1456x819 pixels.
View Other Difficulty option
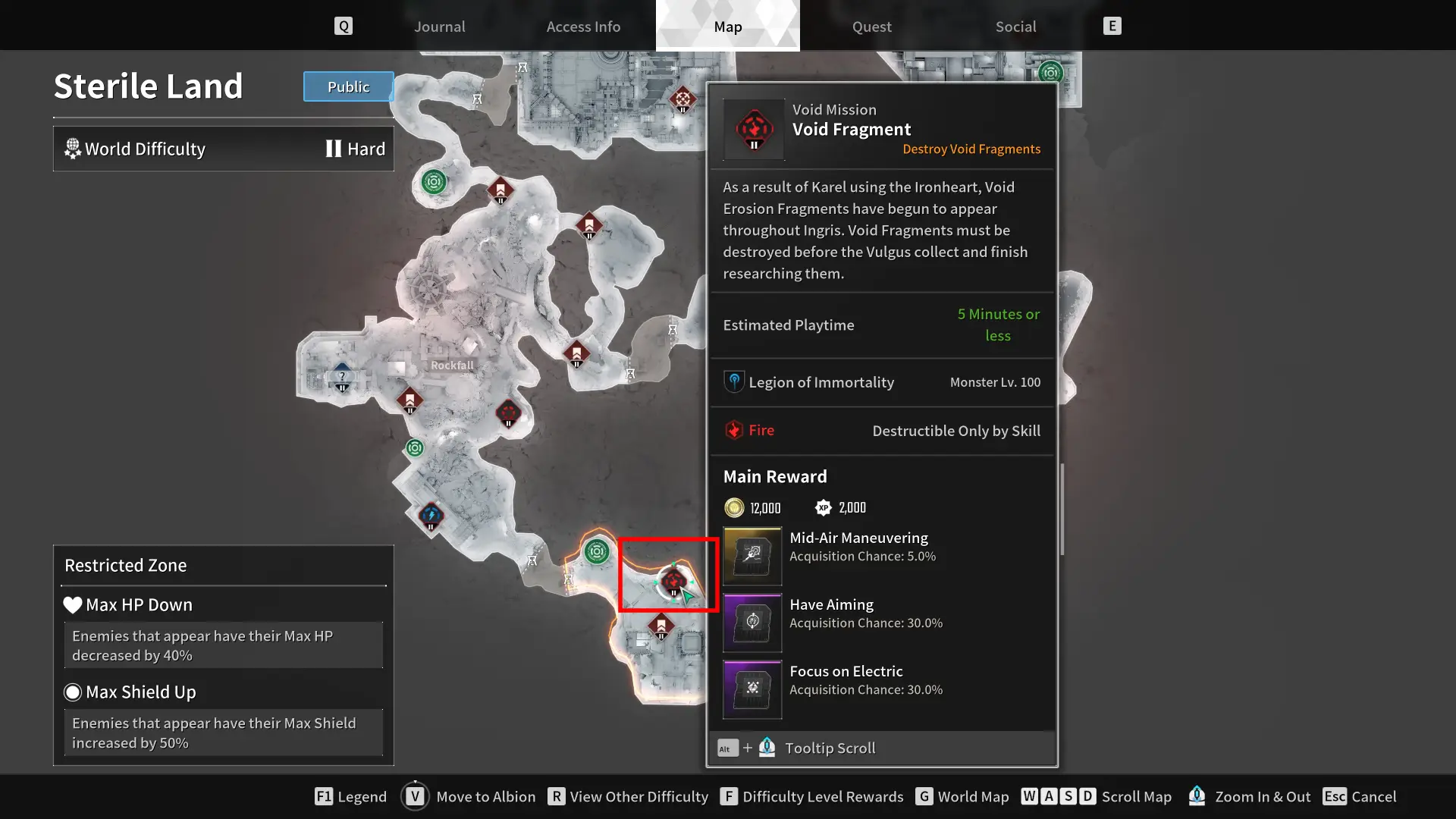pyautogui.click(x=628, y=796)
